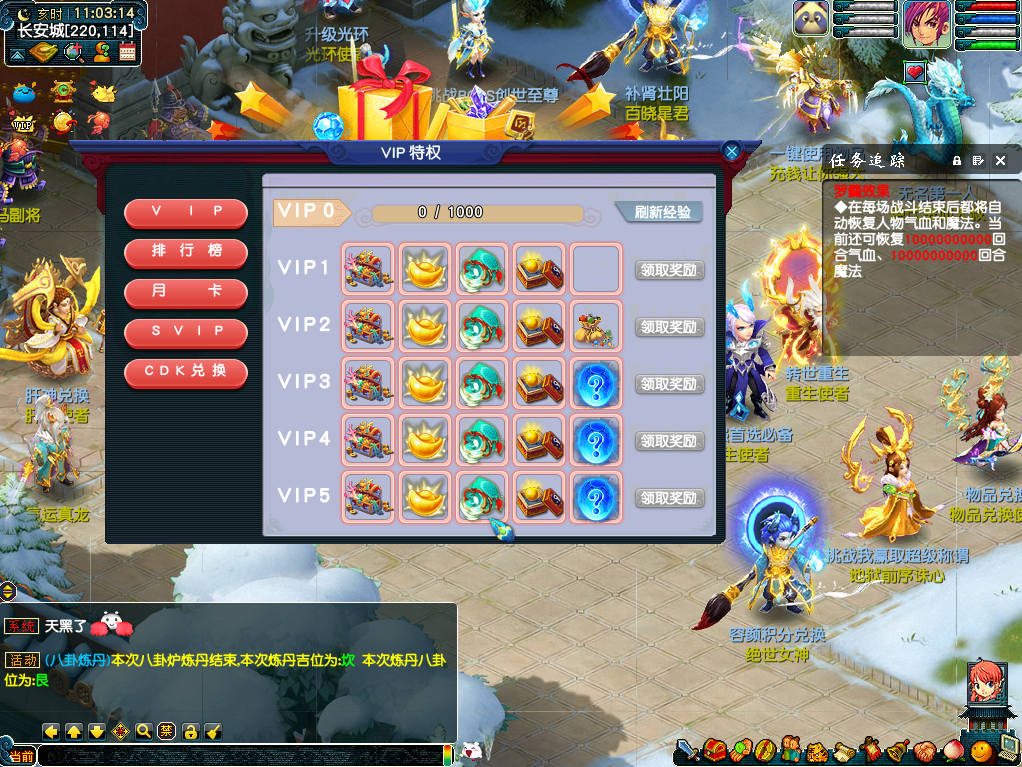Claim the VIP1 reward with 领取奖励
This screenshot has height=767, width=1022.
coord(669,270)
